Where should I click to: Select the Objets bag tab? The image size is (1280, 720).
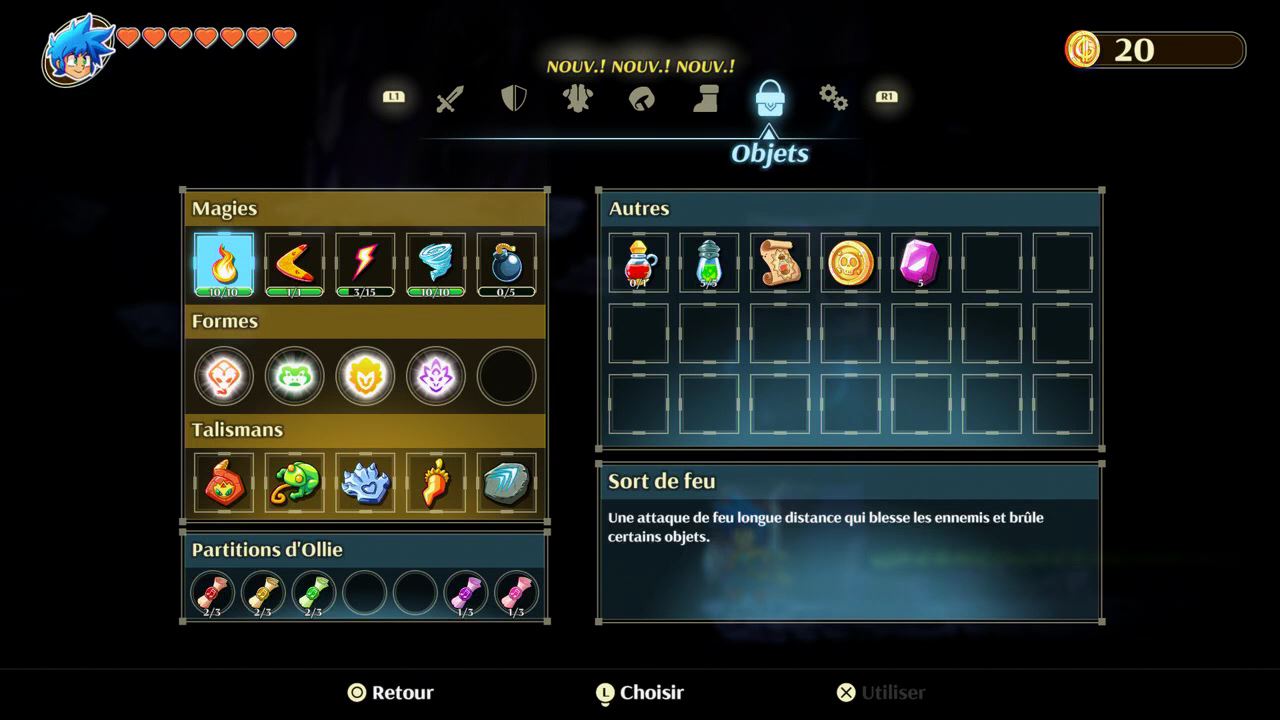[x=769, y=98]
